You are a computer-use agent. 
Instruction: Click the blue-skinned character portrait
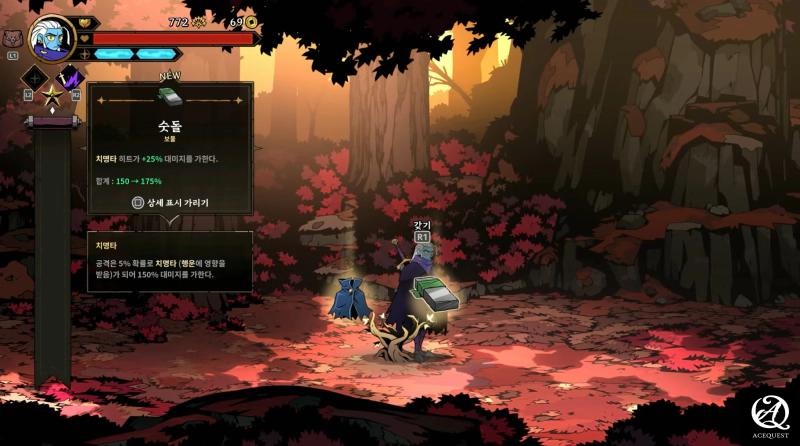(x=51, y=38)
